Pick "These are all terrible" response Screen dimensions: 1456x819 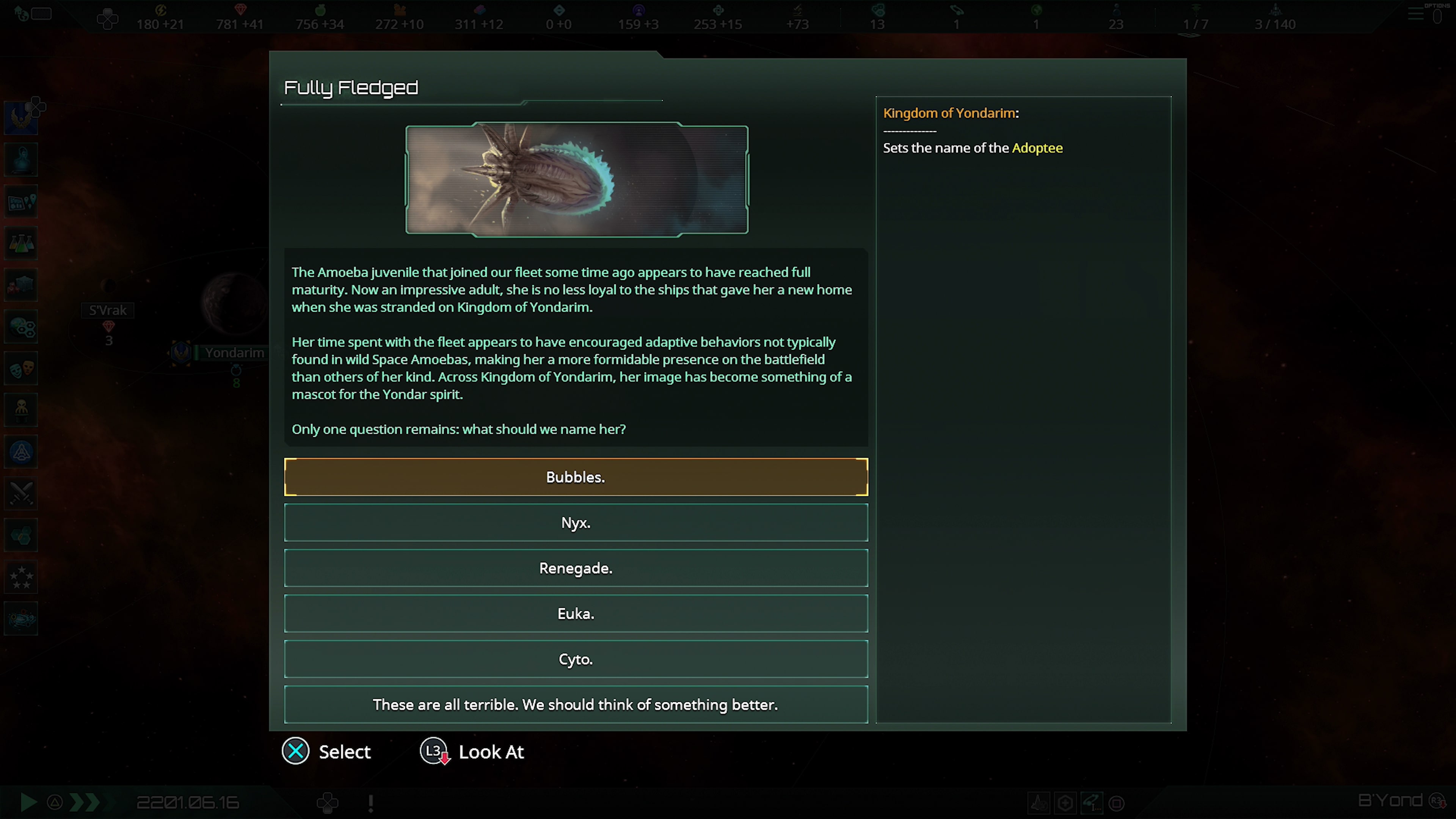click(576, 704)
